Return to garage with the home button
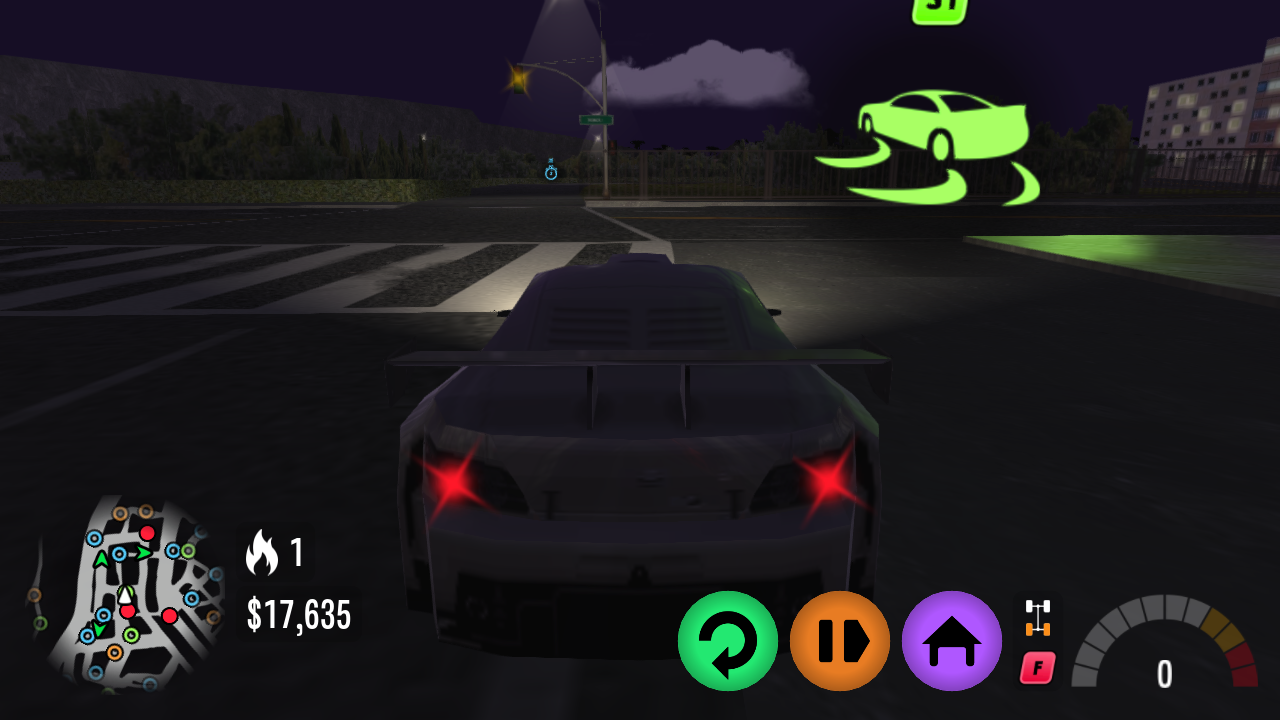Image resolution: width=1280 pixels, height=720 pixels. [951, 640]
